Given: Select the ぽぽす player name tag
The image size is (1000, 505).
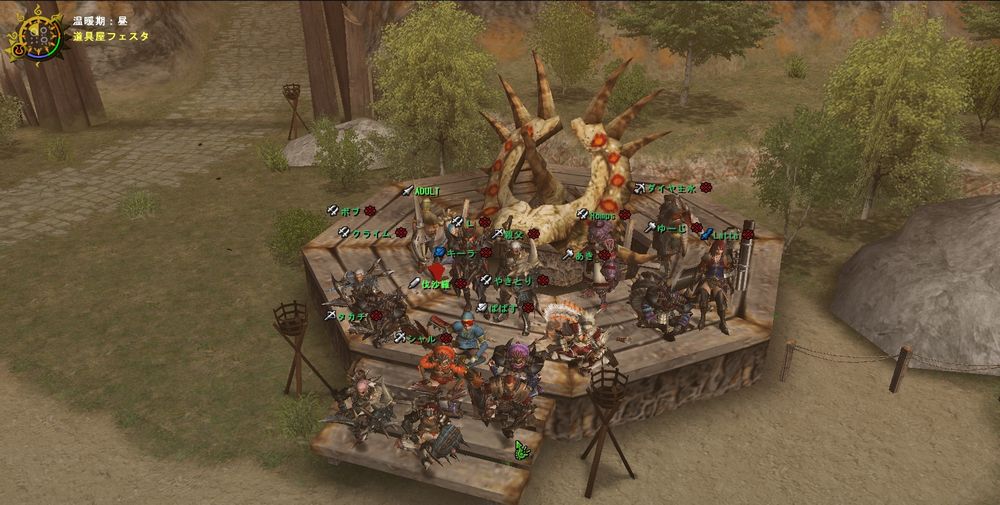Looking at the screenshot, I should [503, 308].
